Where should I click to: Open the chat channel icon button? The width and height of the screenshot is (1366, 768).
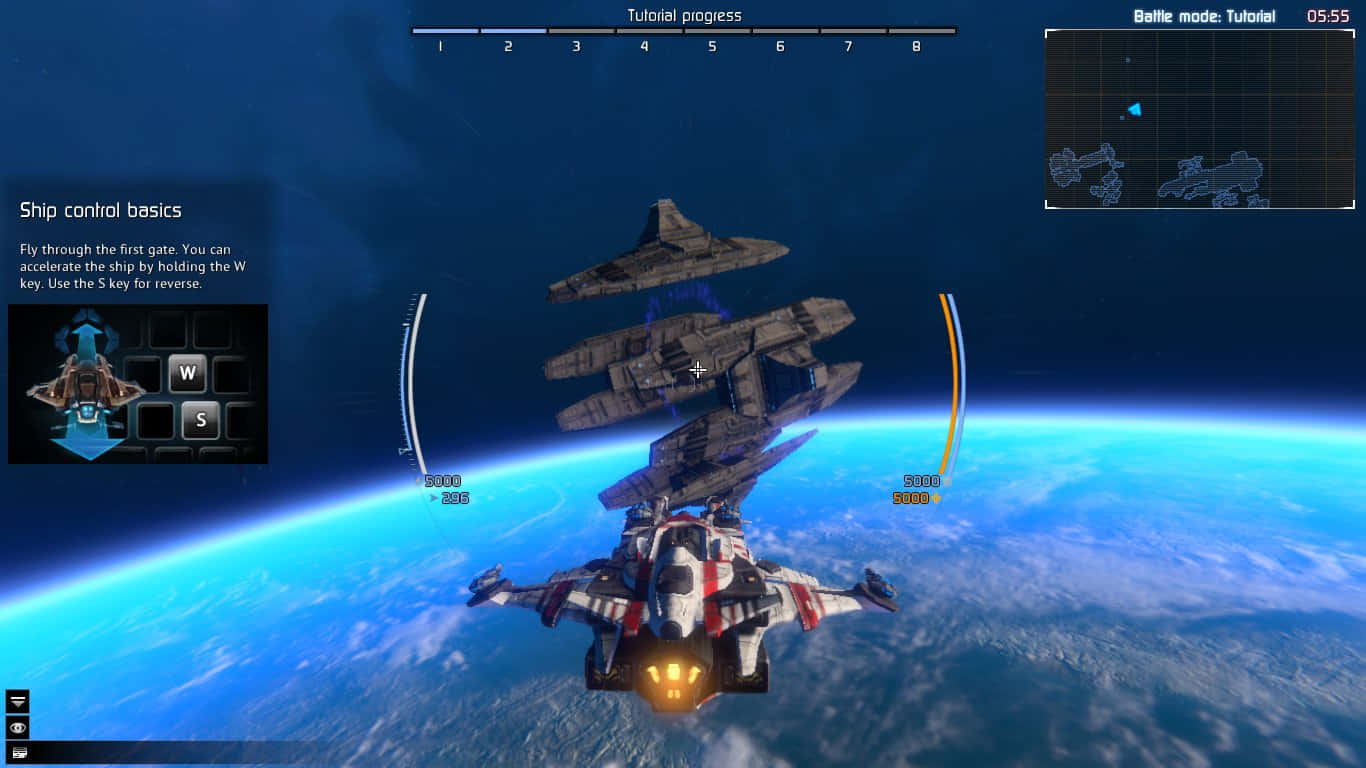click(x=18, y=753)
